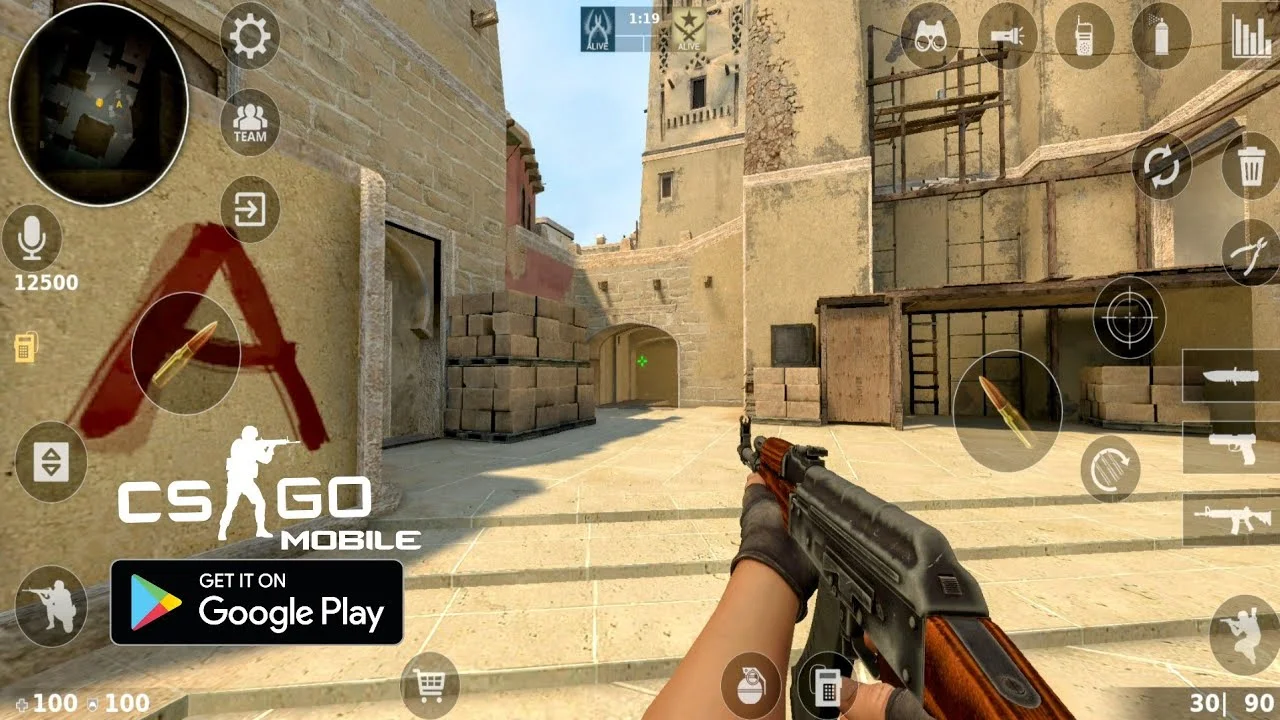This screenshot has height=720, width=1280.
Task: Open the settings gear menu
Action: [249, 36]
